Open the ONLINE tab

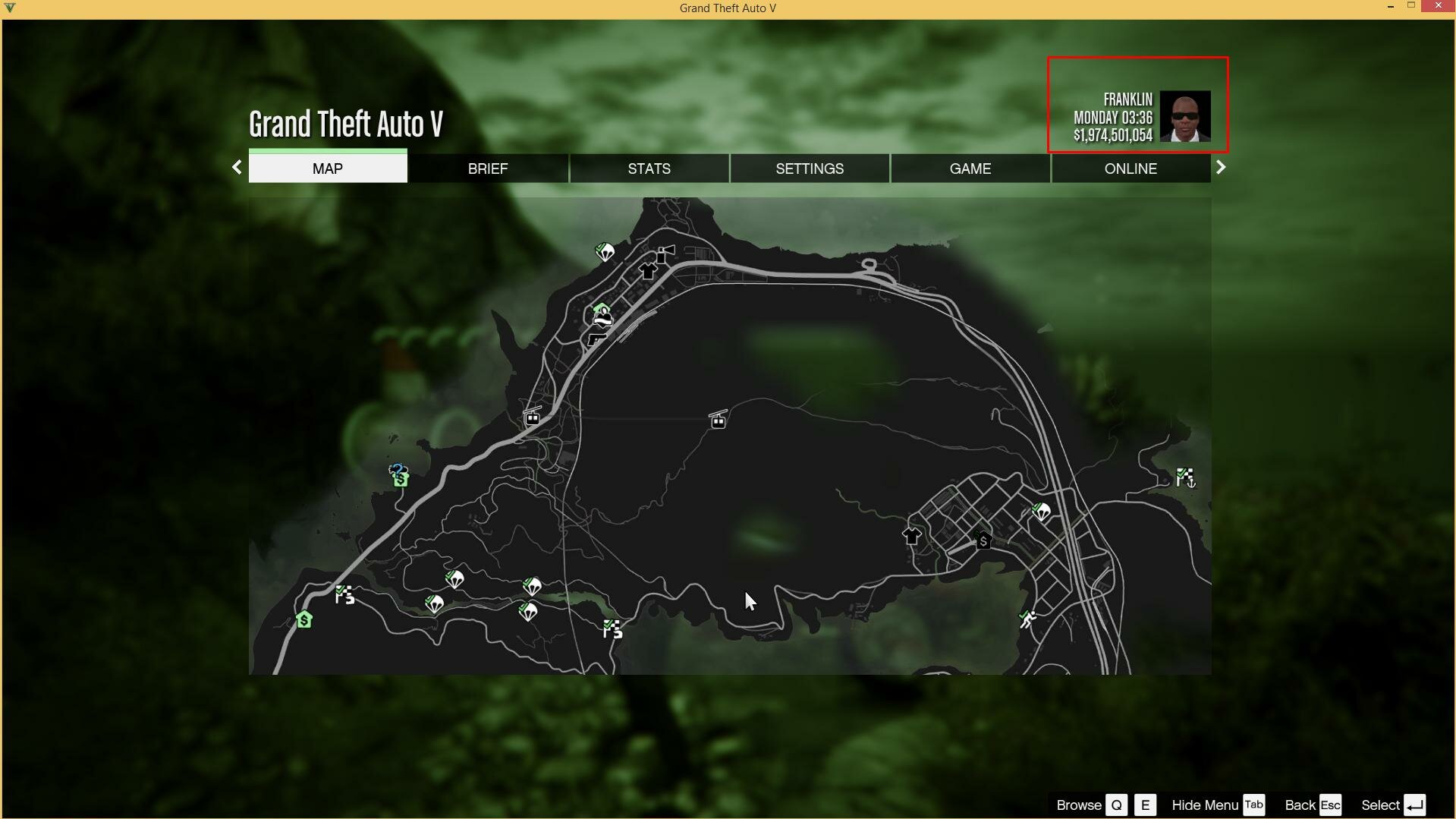(x=1131, y=169)
